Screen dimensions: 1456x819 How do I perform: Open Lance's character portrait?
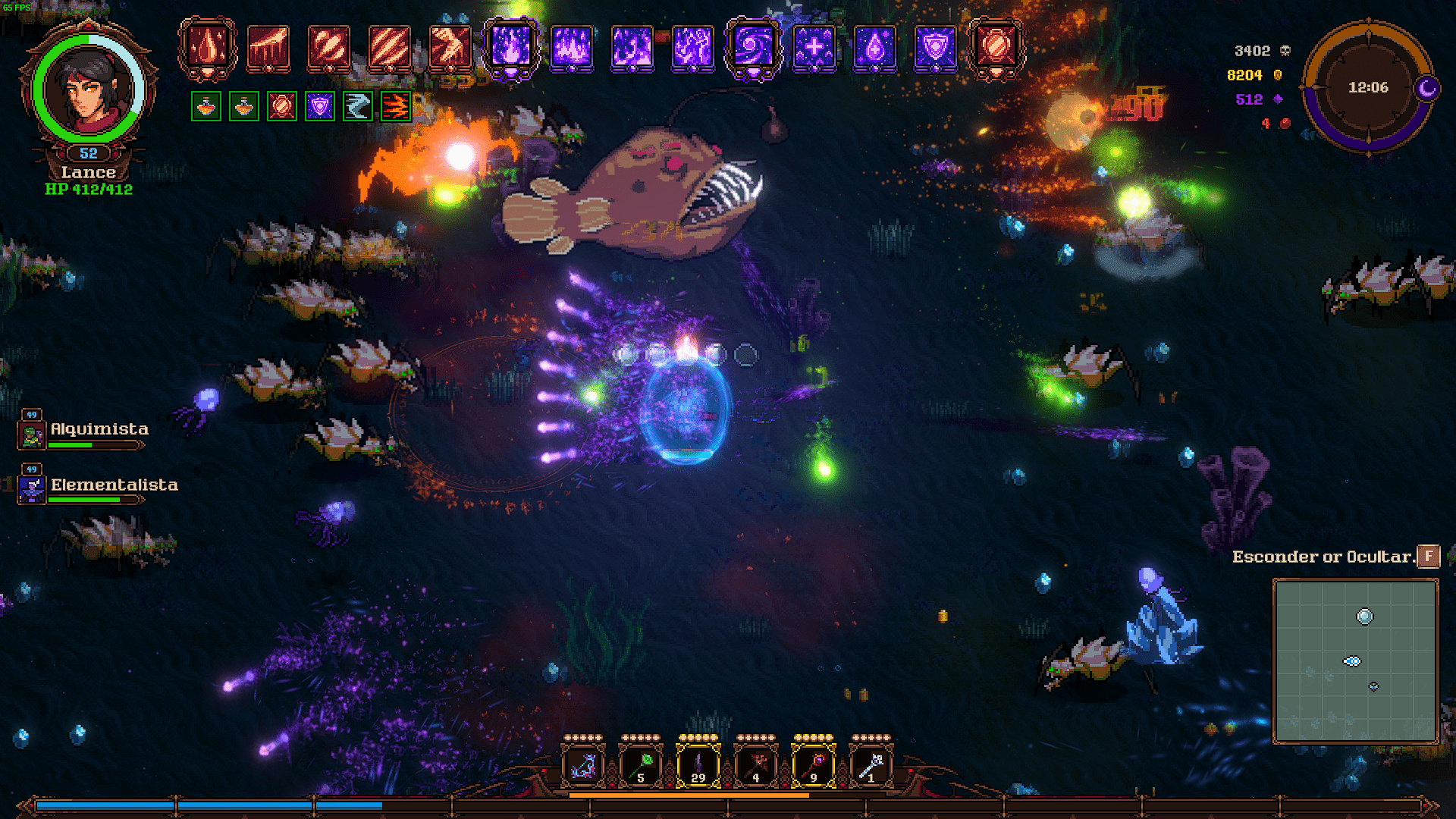tap(89, 89)
